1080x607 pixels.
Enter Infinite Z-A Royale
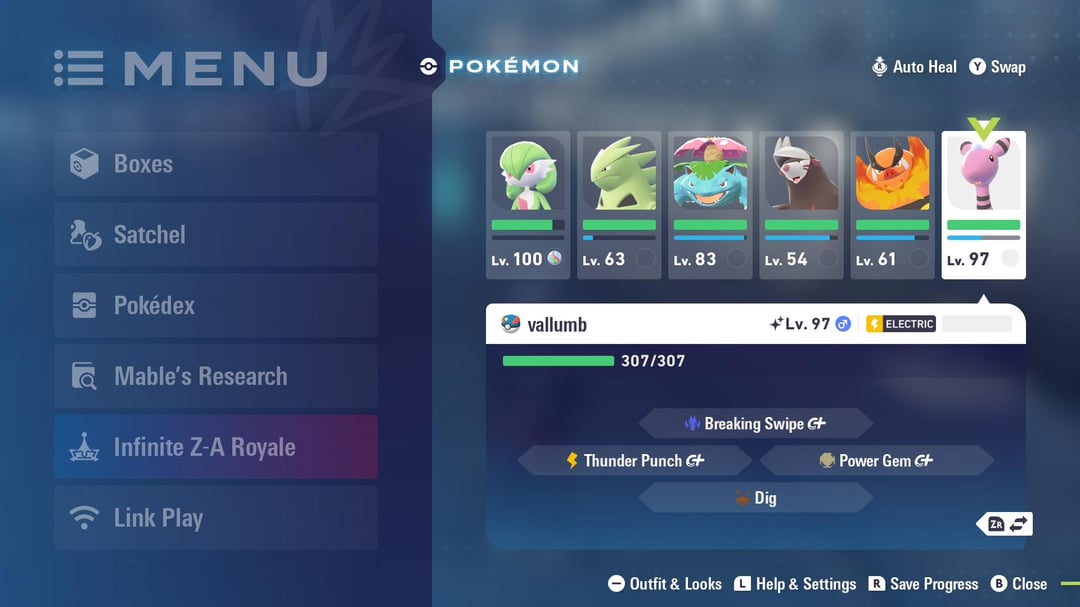pyautogui.click(x=216, y=447)
